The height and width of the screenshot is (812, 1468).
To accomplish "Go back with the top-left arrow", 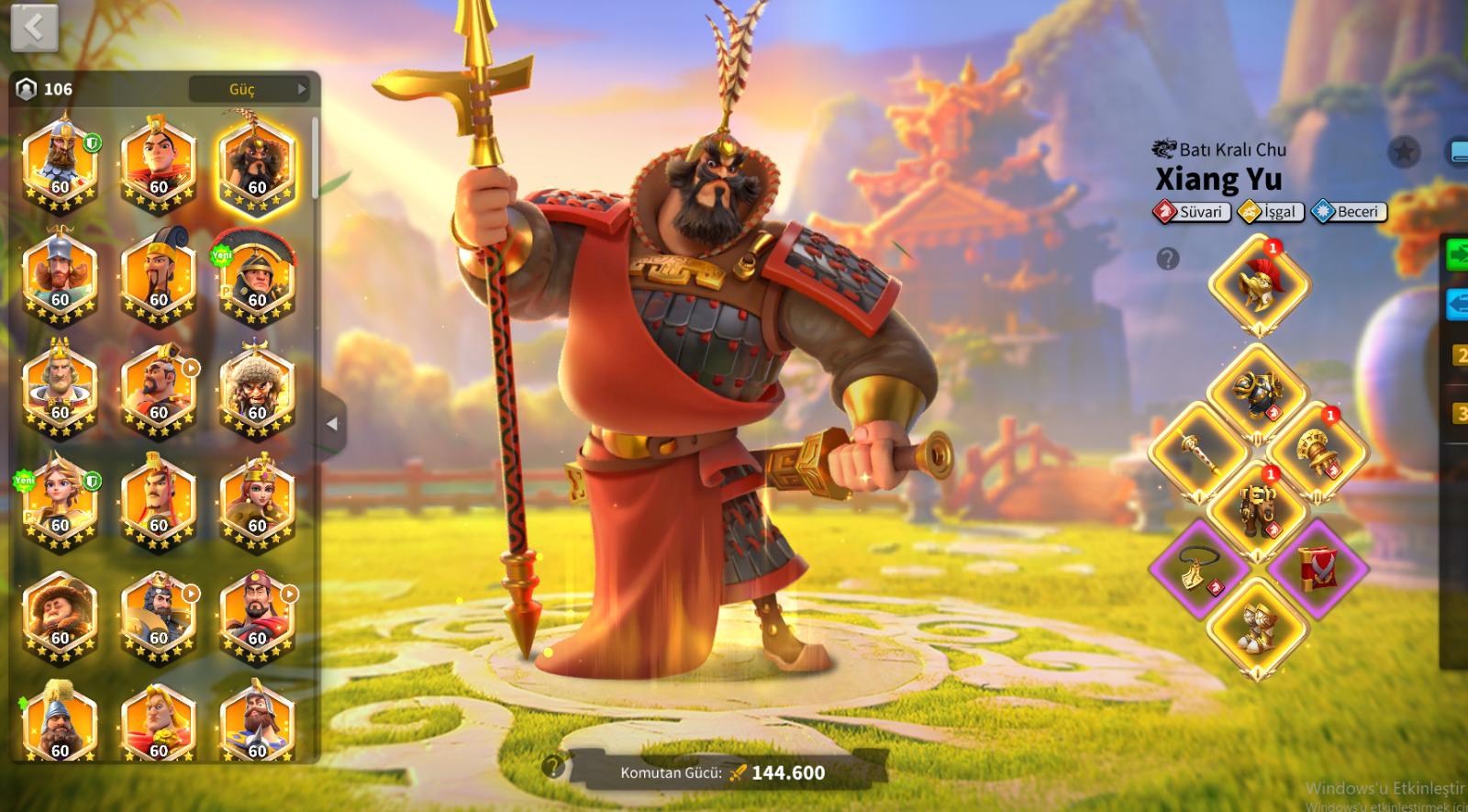I will click(x=34, y=28).
